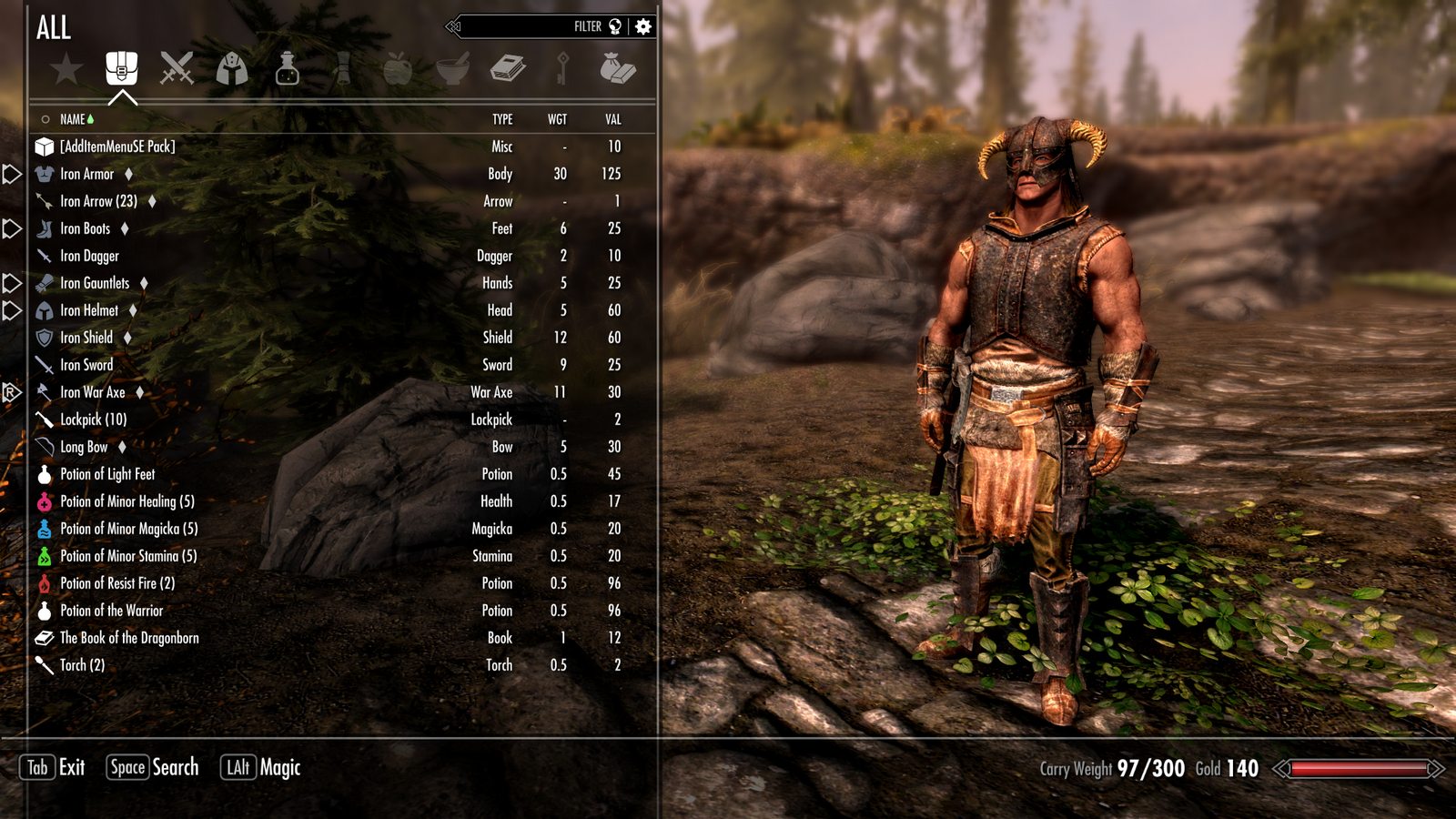Switch to the Favorites star tab
This screenshot has width=1456, height=819.
tap(66, 69)
